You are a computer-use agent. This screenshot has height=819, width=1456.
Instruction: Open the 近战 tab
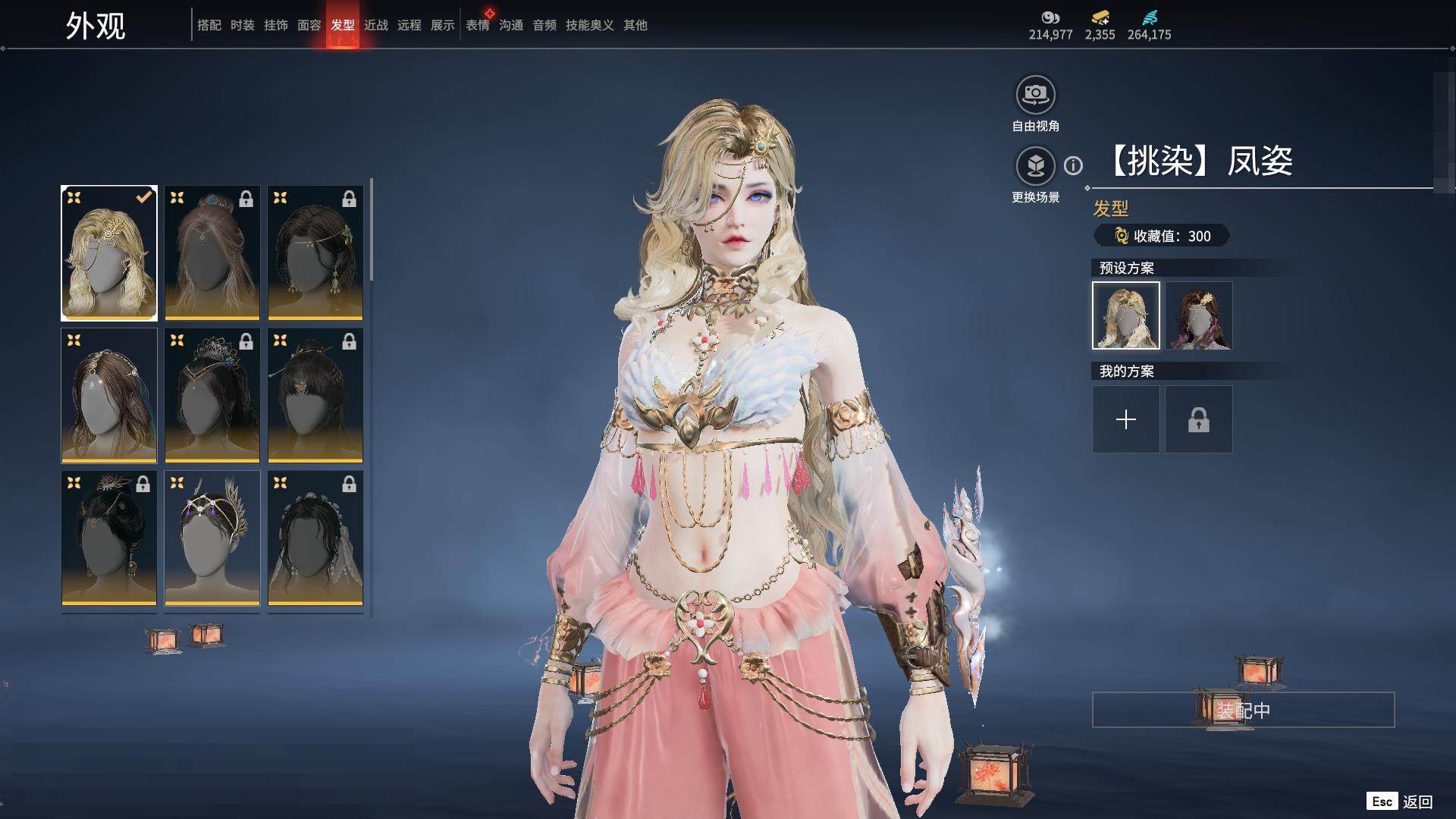pos(375,25)
